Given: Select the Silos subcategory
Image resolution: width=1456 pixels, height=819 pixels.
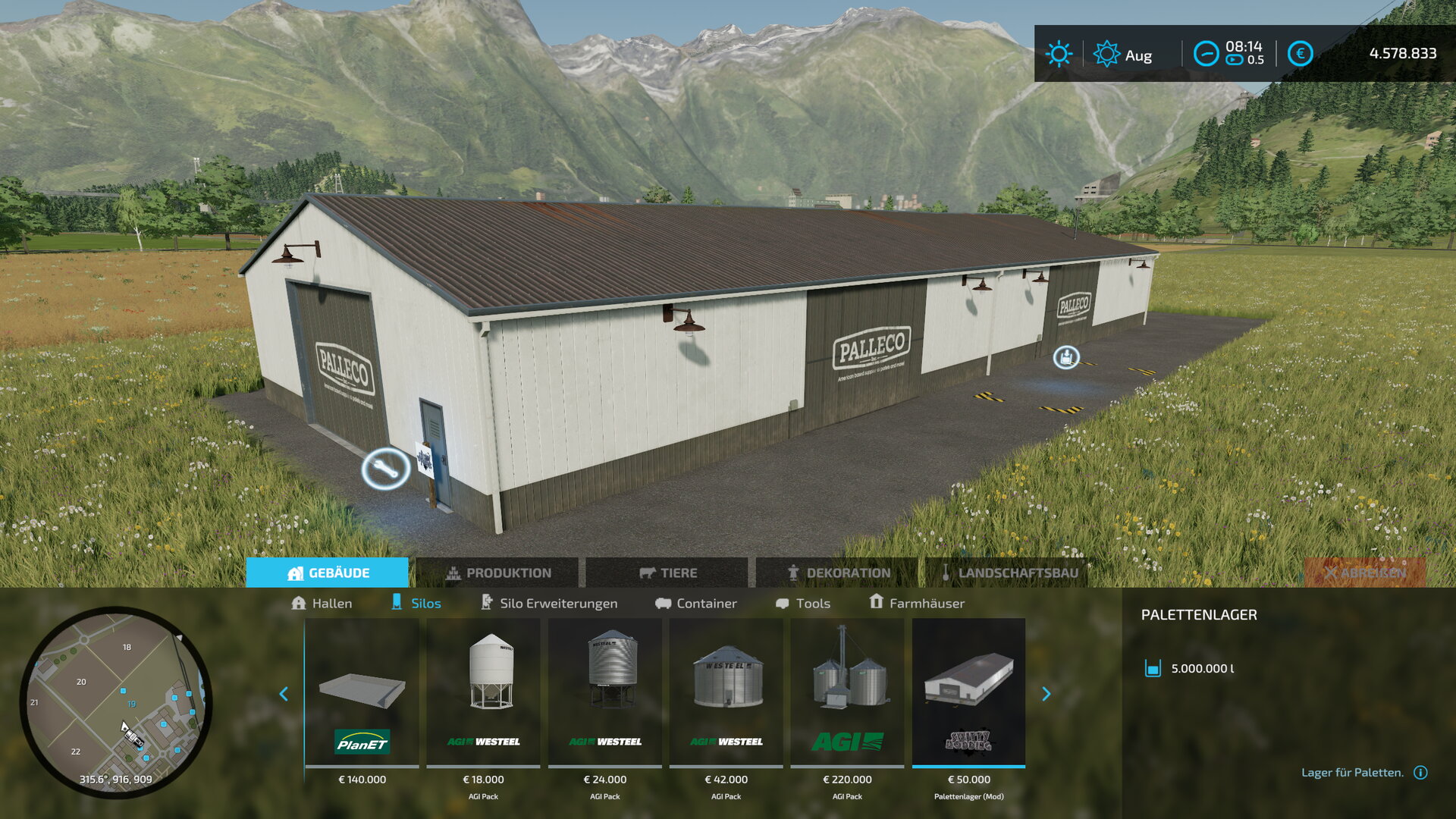Looking at the screenshot, I should click(416, 603).
